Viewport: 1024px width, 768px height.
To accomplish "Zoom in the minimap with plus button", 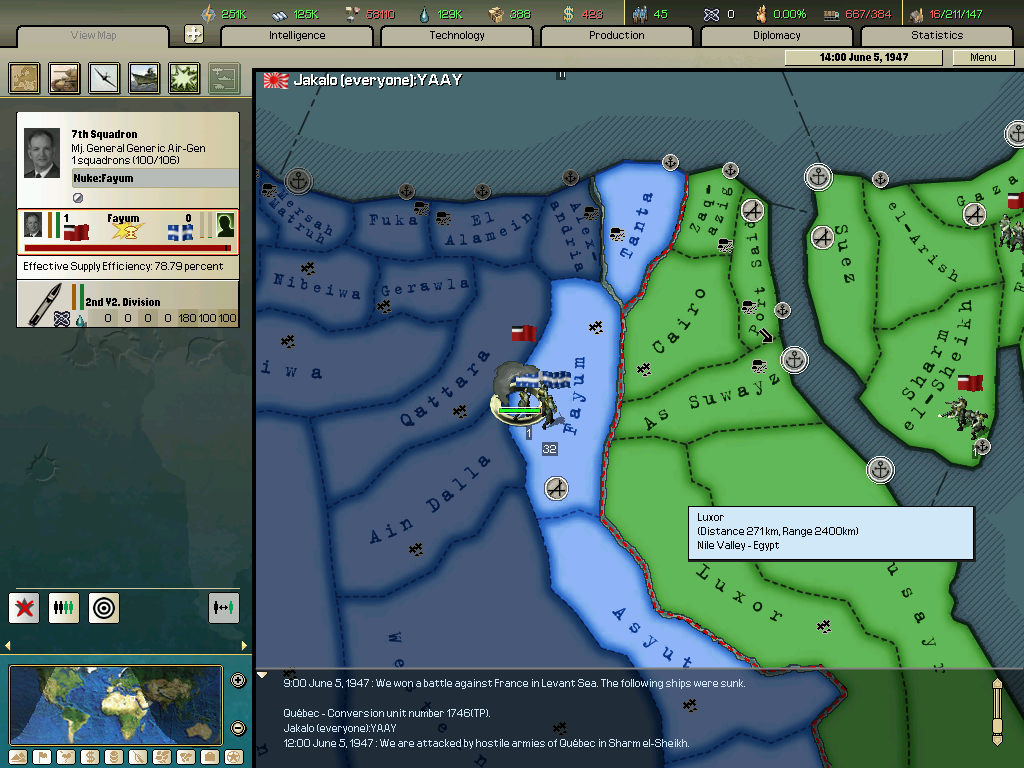I will click(238, 681).
